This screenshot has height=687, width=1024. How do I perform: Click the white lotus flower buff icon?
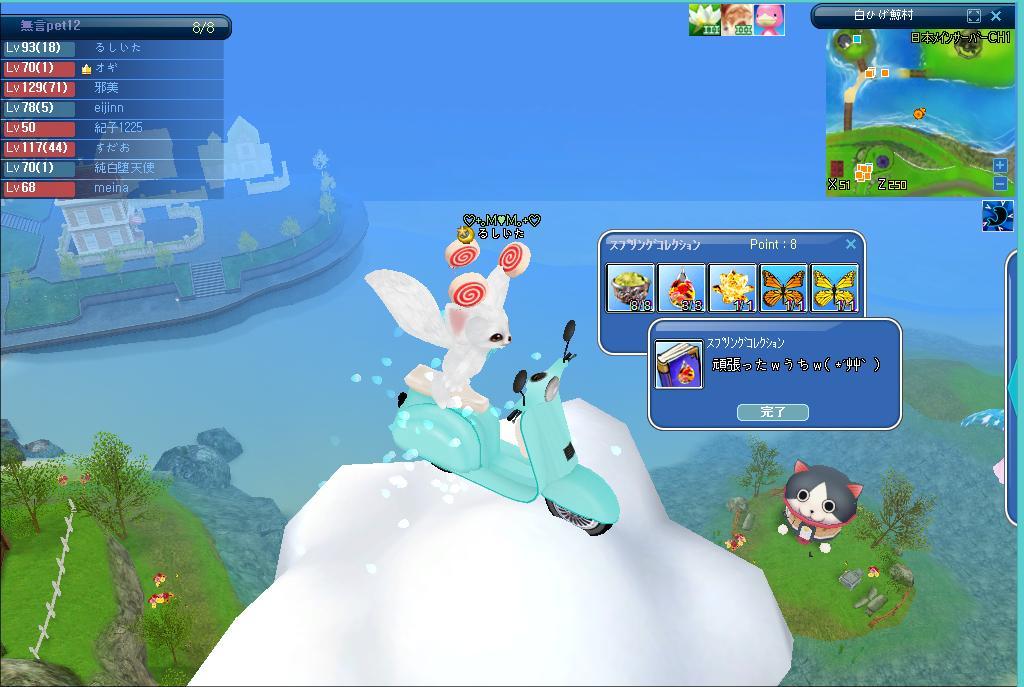point(704,20)
